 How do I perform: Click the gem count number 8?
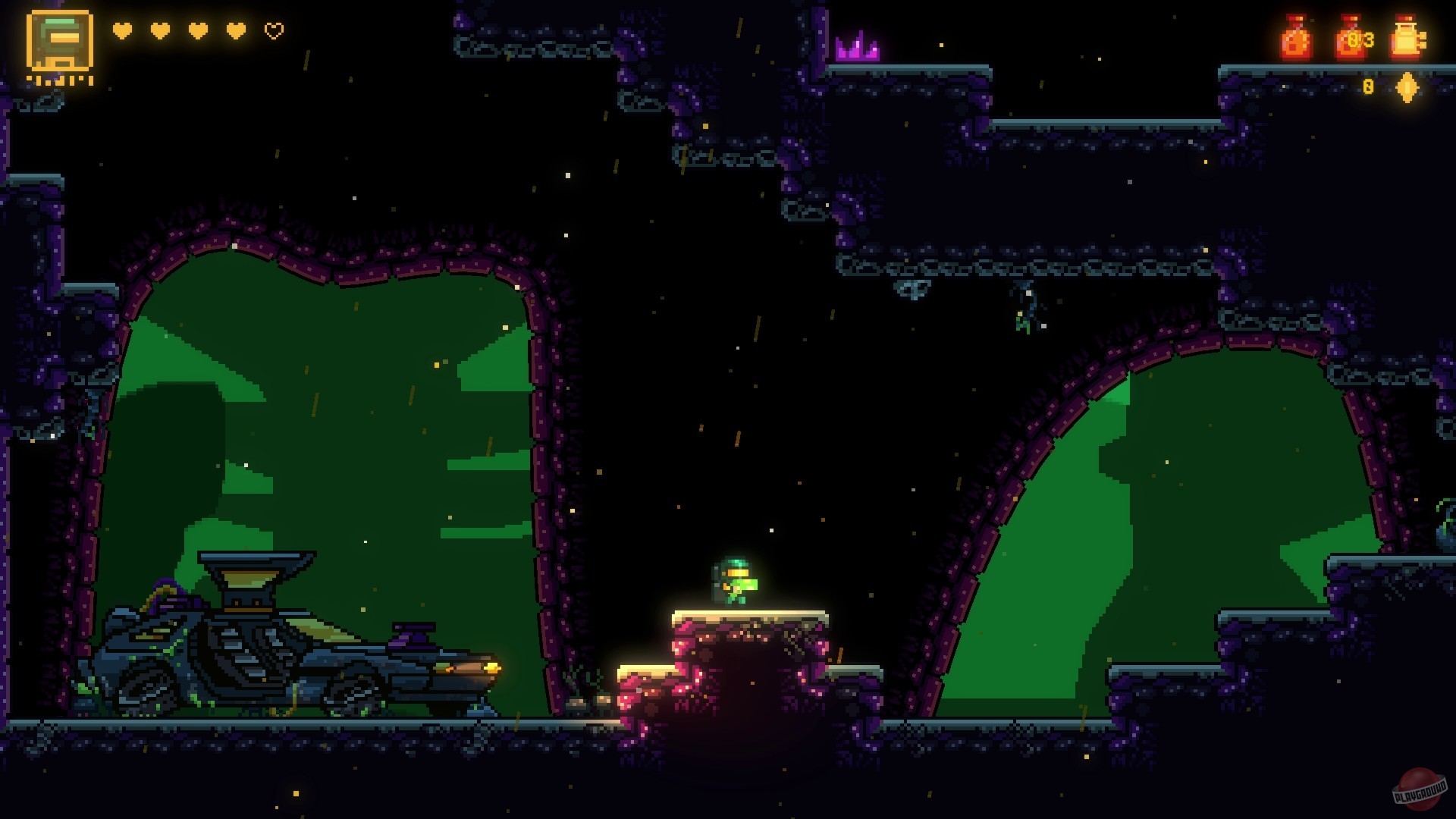(1367, 86)
